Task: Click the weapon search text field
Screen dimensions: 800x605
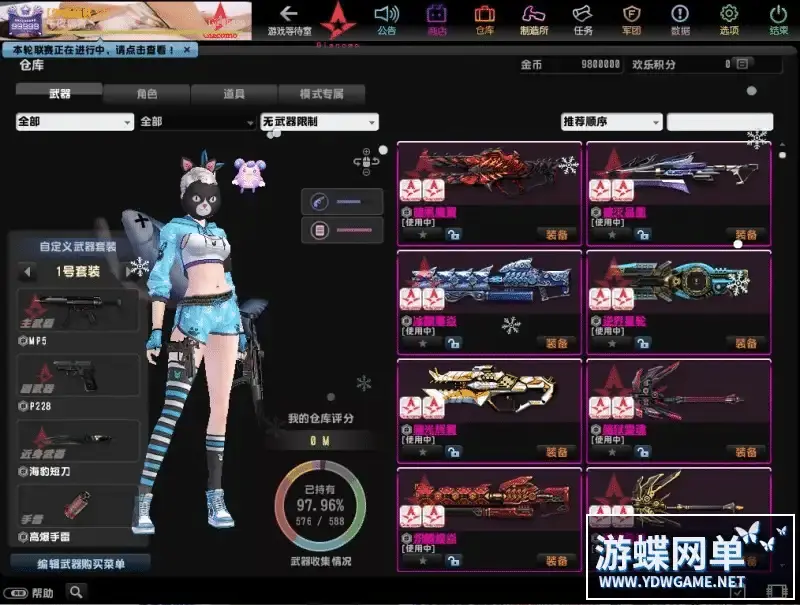Action: [x=719, y=122]
